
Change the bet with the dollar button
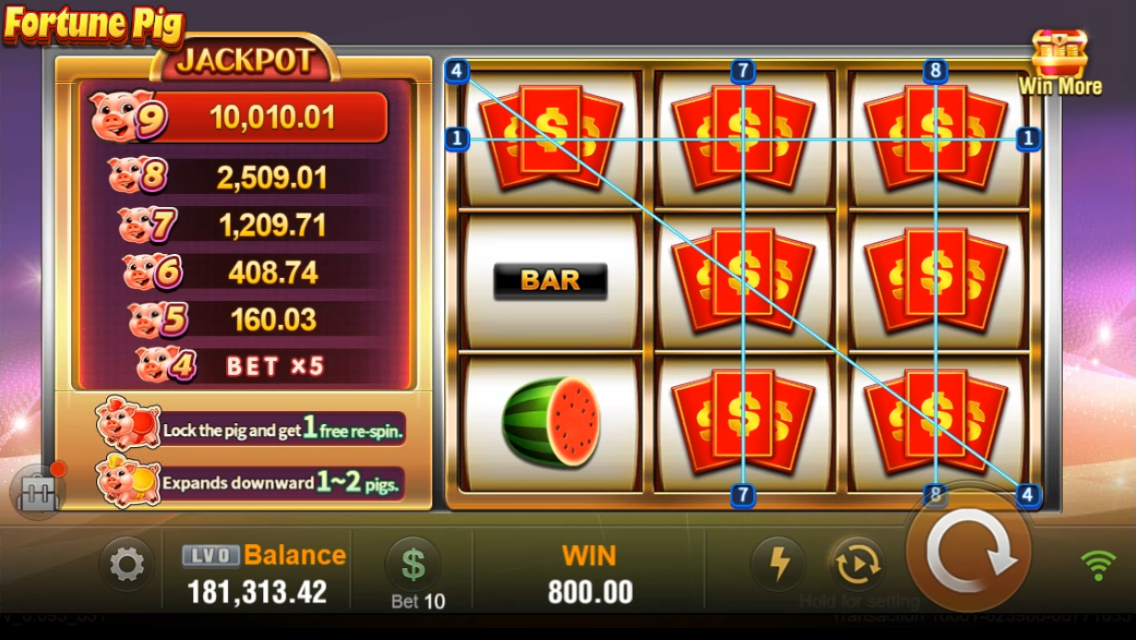pos(413,564)
